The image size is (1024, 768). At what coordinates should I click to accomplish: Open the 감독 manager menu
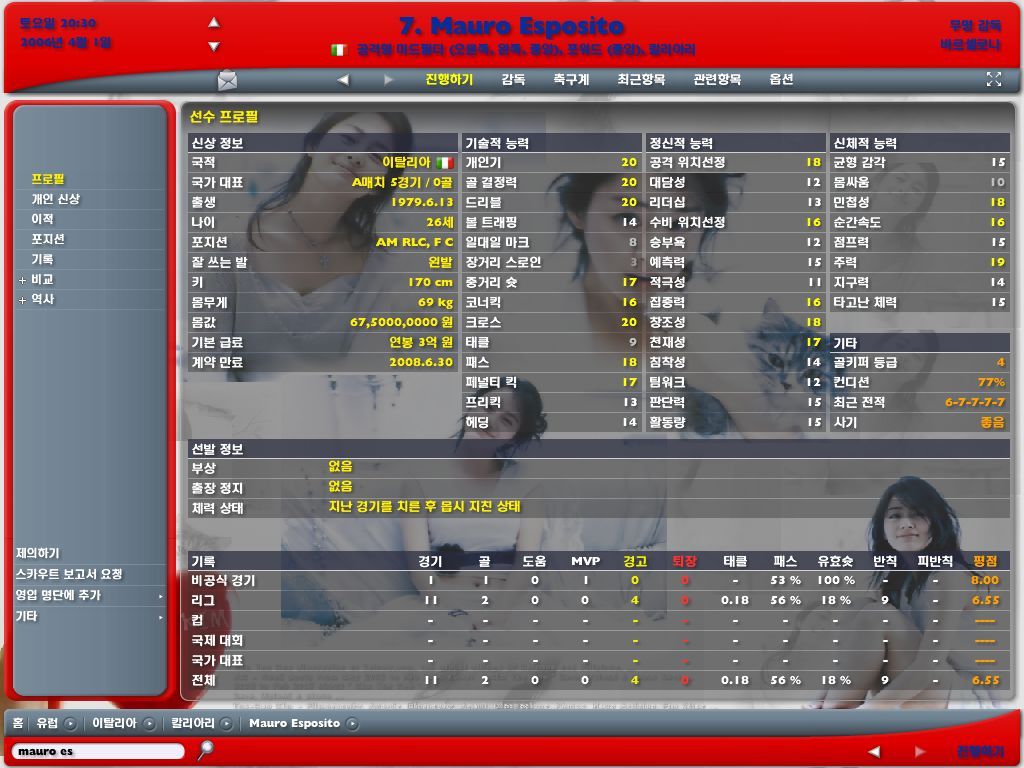coord(513,80)
